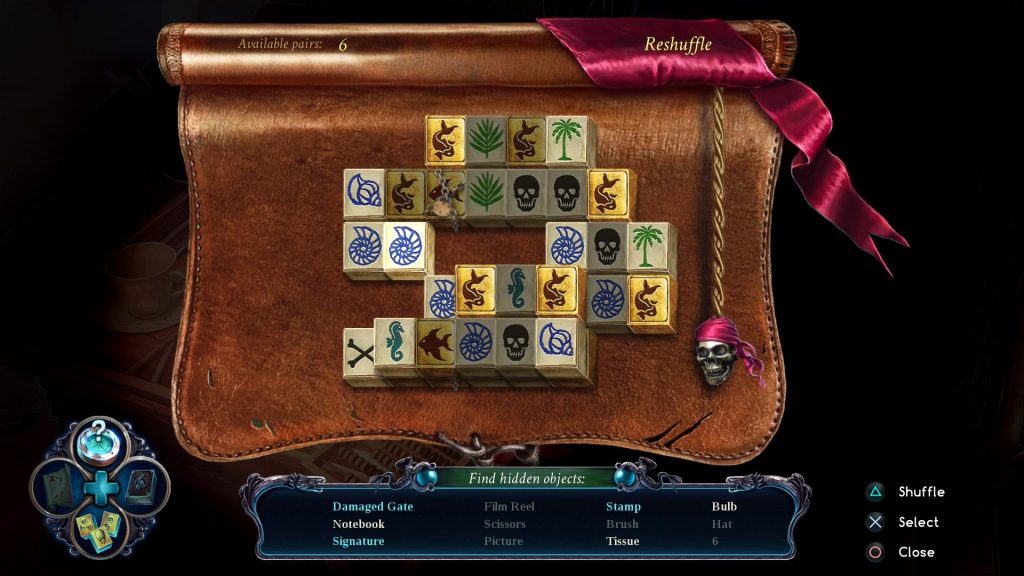The image size is (1024, 576).
Task: Choose the seahorse tile between two dolphin tiles
Action: 516,289
